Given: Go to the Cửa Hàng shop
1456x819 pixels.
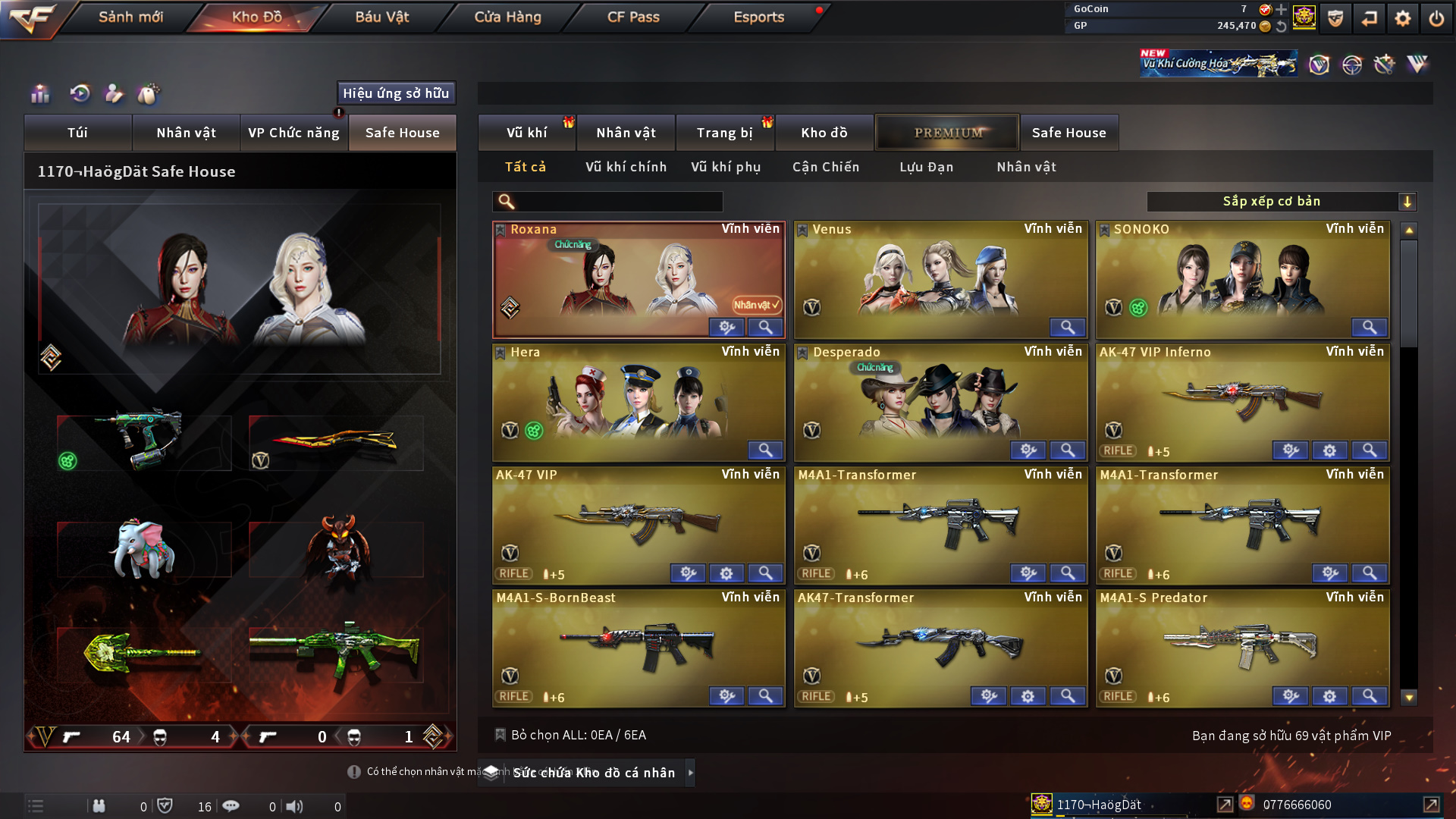Looking at the screenshot, I should tap(507, 17).
